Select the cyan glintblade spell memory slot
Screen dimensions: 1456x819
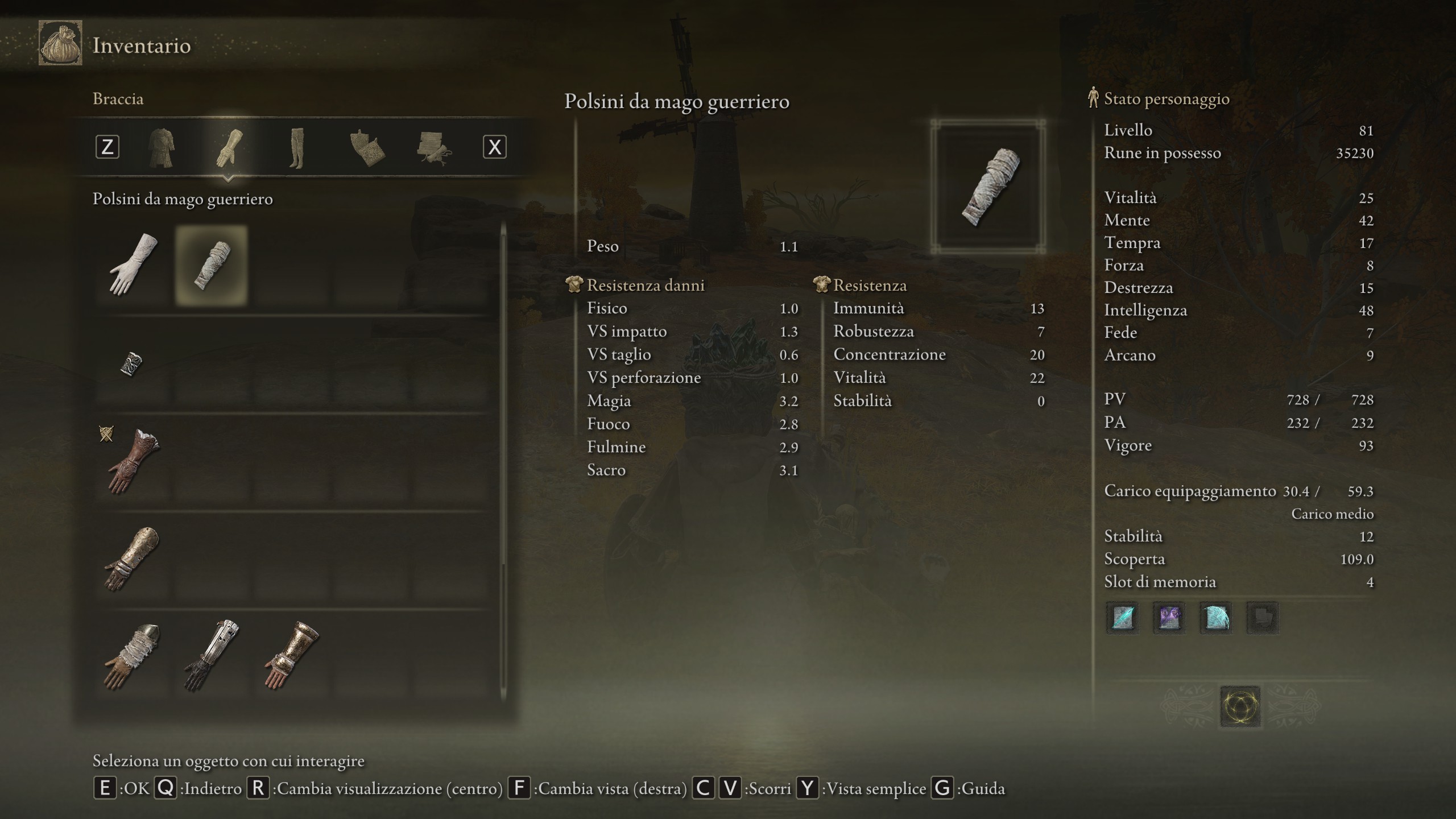pyautogui.click(x=1122, y=618)
